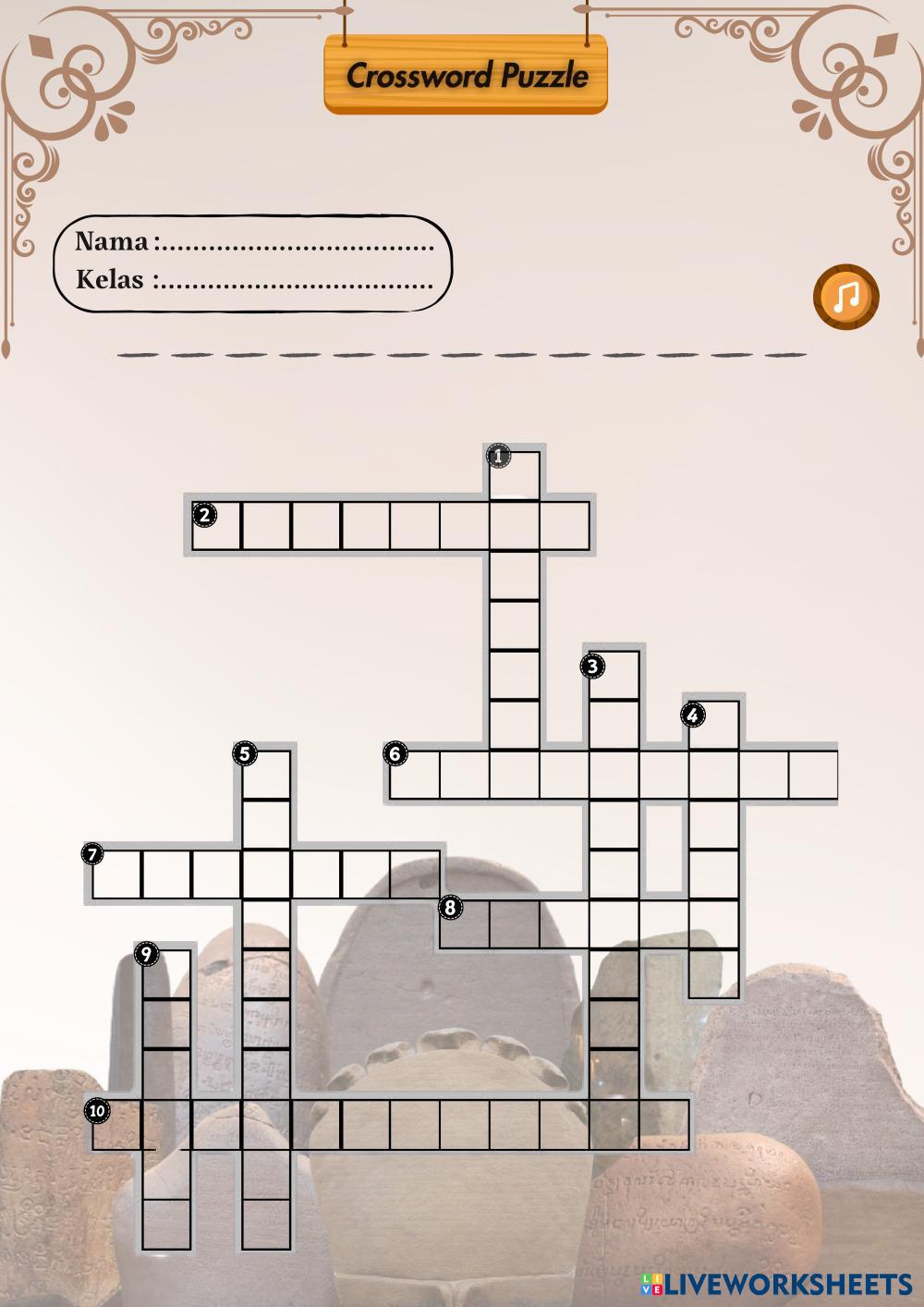The image size is (924, 1307).
Task: Select crossword cell numbered 10
Action: [x=116, y=1124]
